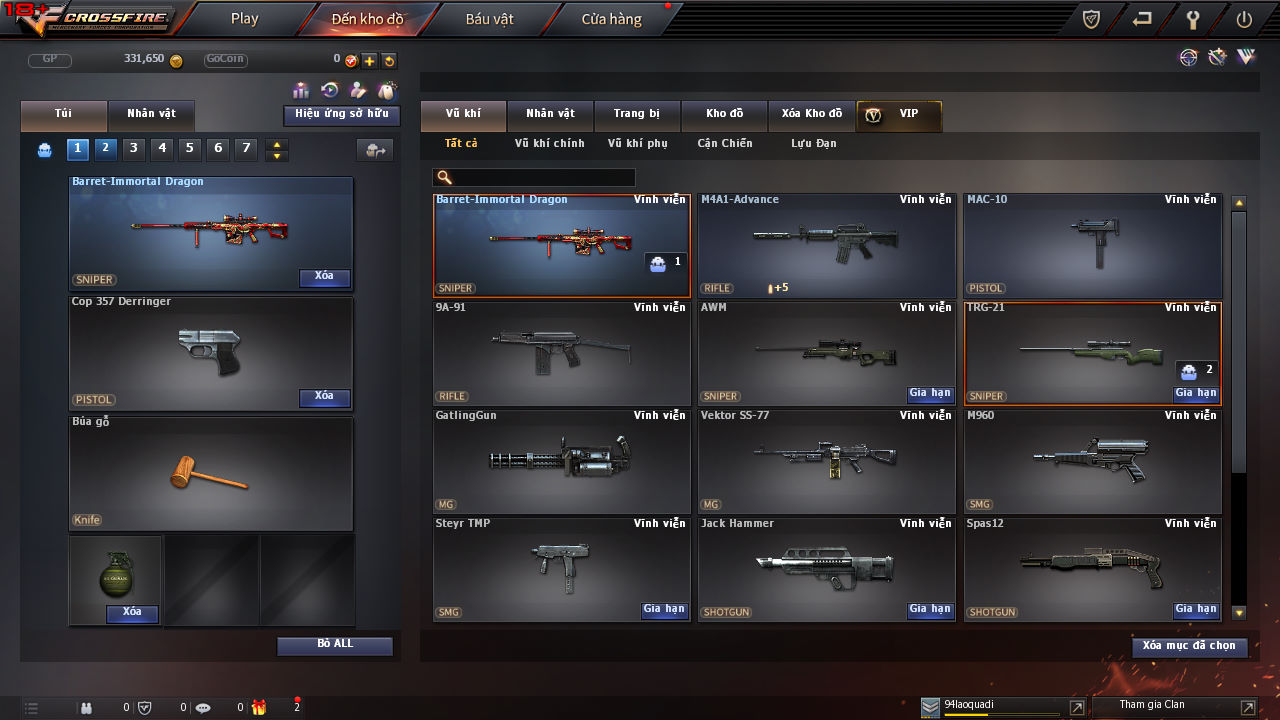This screenshot has height=720, width=1280.
Task: Open Hiệu ứng sở hữu
Action: tap(342, 115)
